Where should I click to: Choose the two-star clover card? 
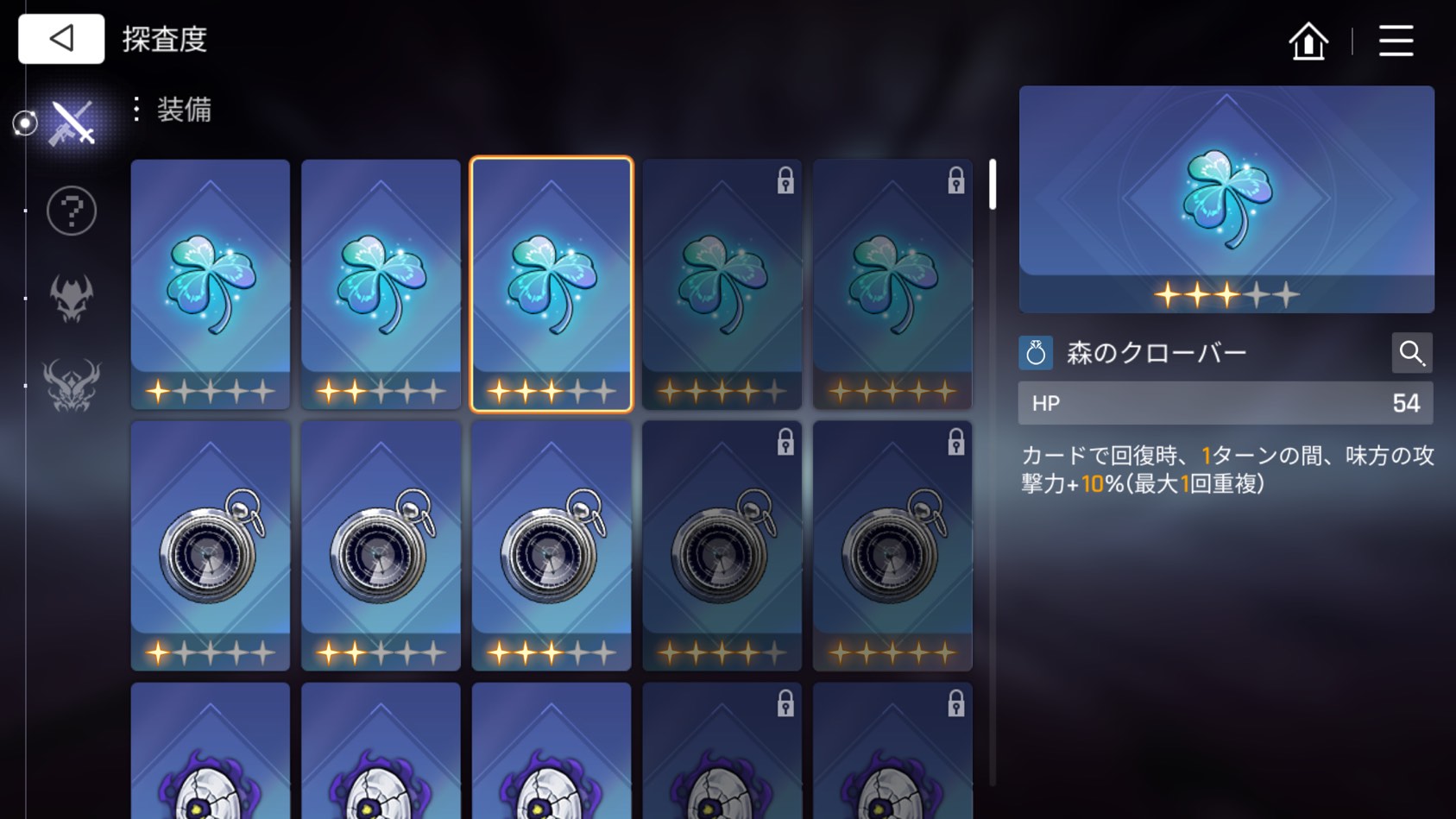(381, 283)
